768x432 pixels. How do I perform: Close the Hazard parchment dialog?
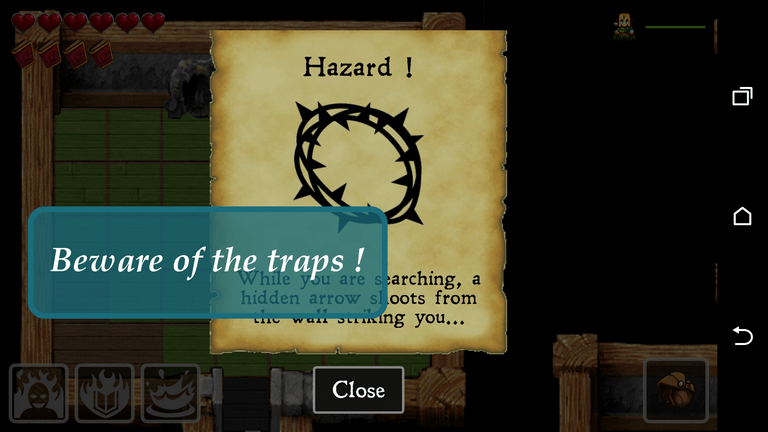click(358, 389)
